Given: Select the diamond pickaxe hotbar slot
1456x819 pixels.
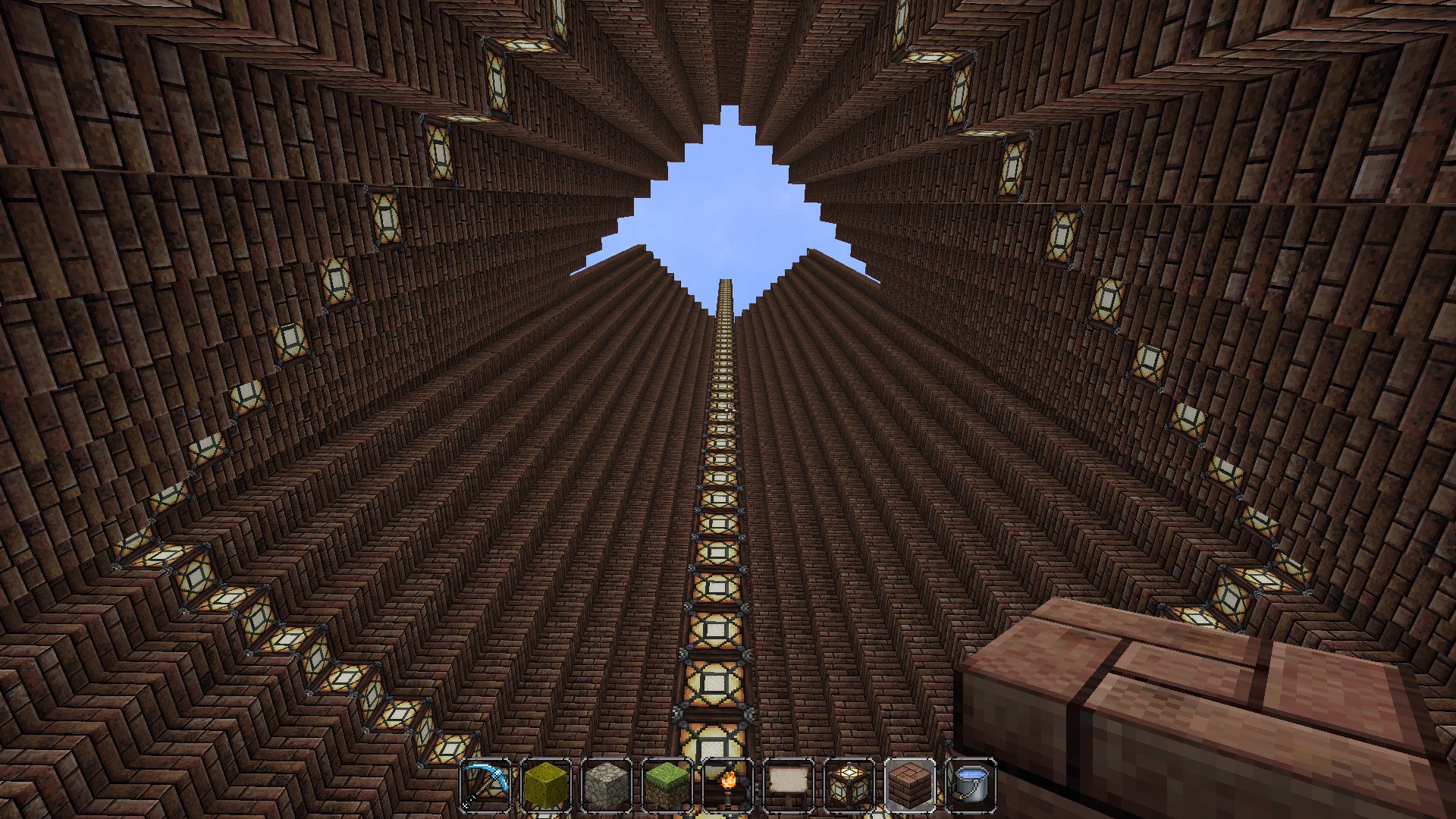Looking at the screenshot, I should coord(485,784).
